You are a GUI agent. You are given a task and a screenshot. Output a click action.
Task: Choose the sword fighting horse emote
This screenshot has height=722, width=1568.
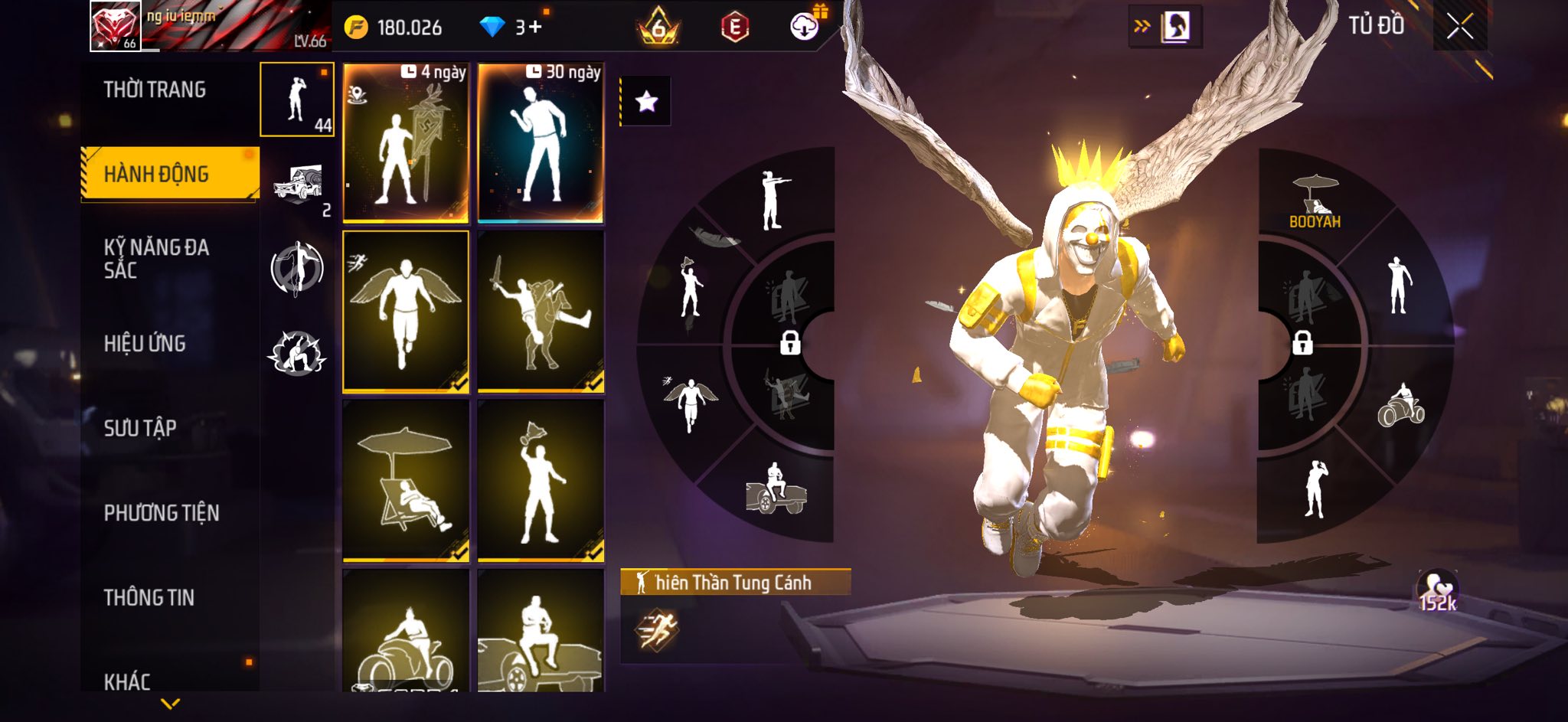click(541, 312)
